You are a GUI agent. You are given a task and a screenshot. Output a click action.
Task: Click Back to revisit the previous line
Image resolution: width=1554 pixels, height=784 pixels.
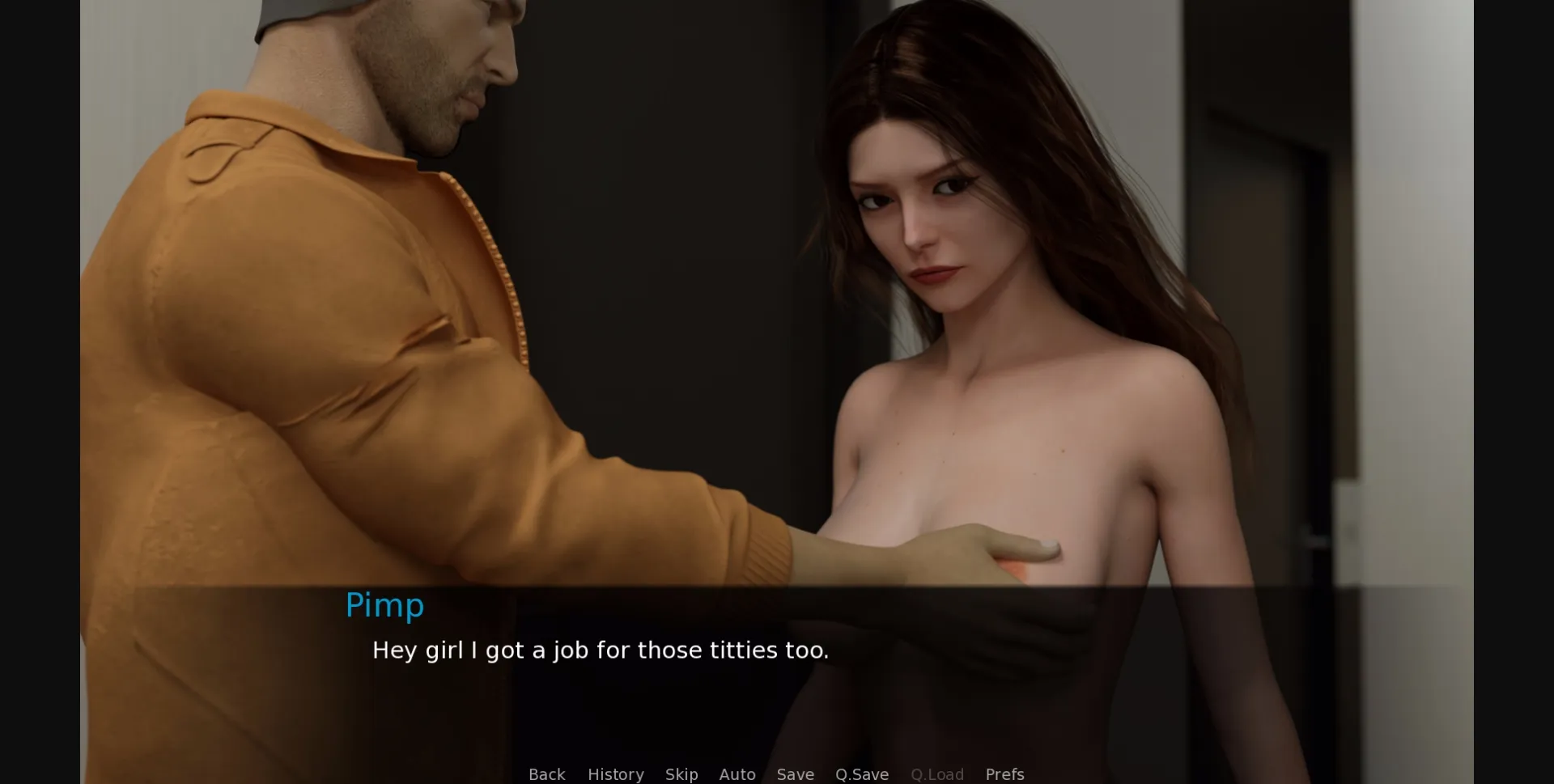pyautogui.click(x=547, y=774)
